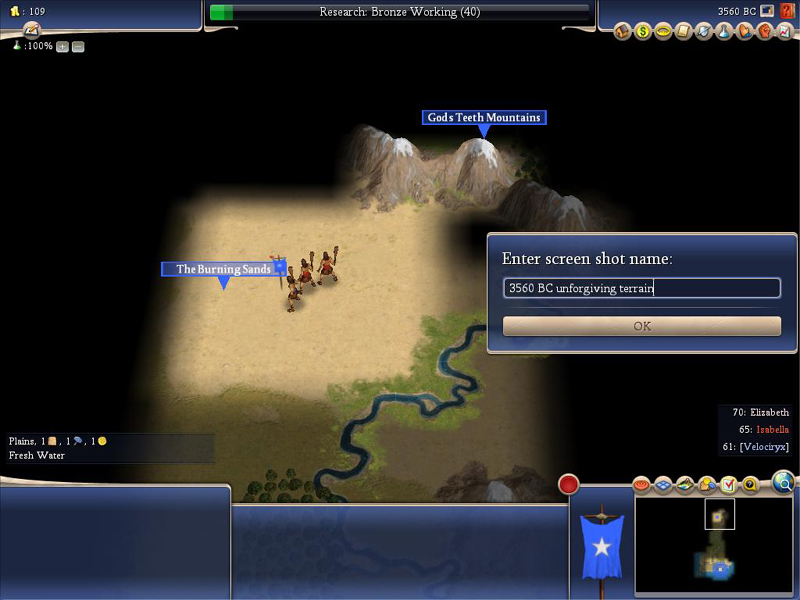
Task: Increase the research rate with plus button
Action: (x=62, y=47)
